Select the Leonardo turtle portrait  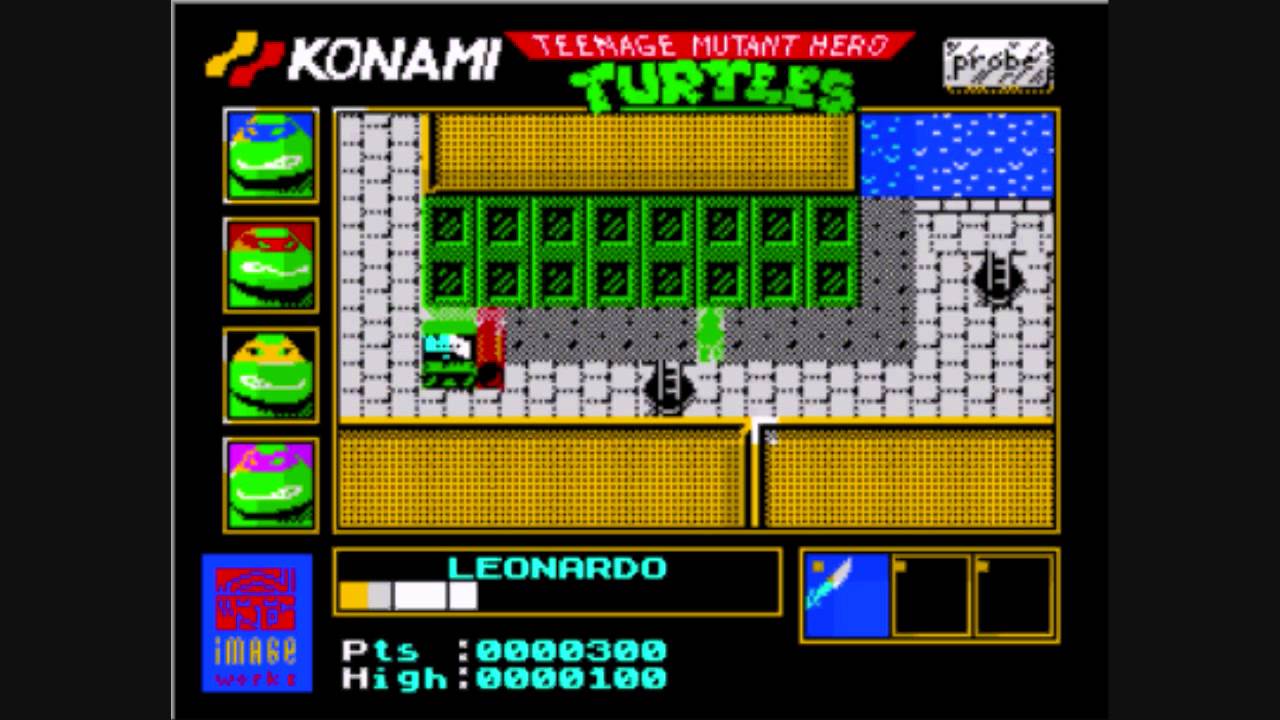(x=268, y=155)
